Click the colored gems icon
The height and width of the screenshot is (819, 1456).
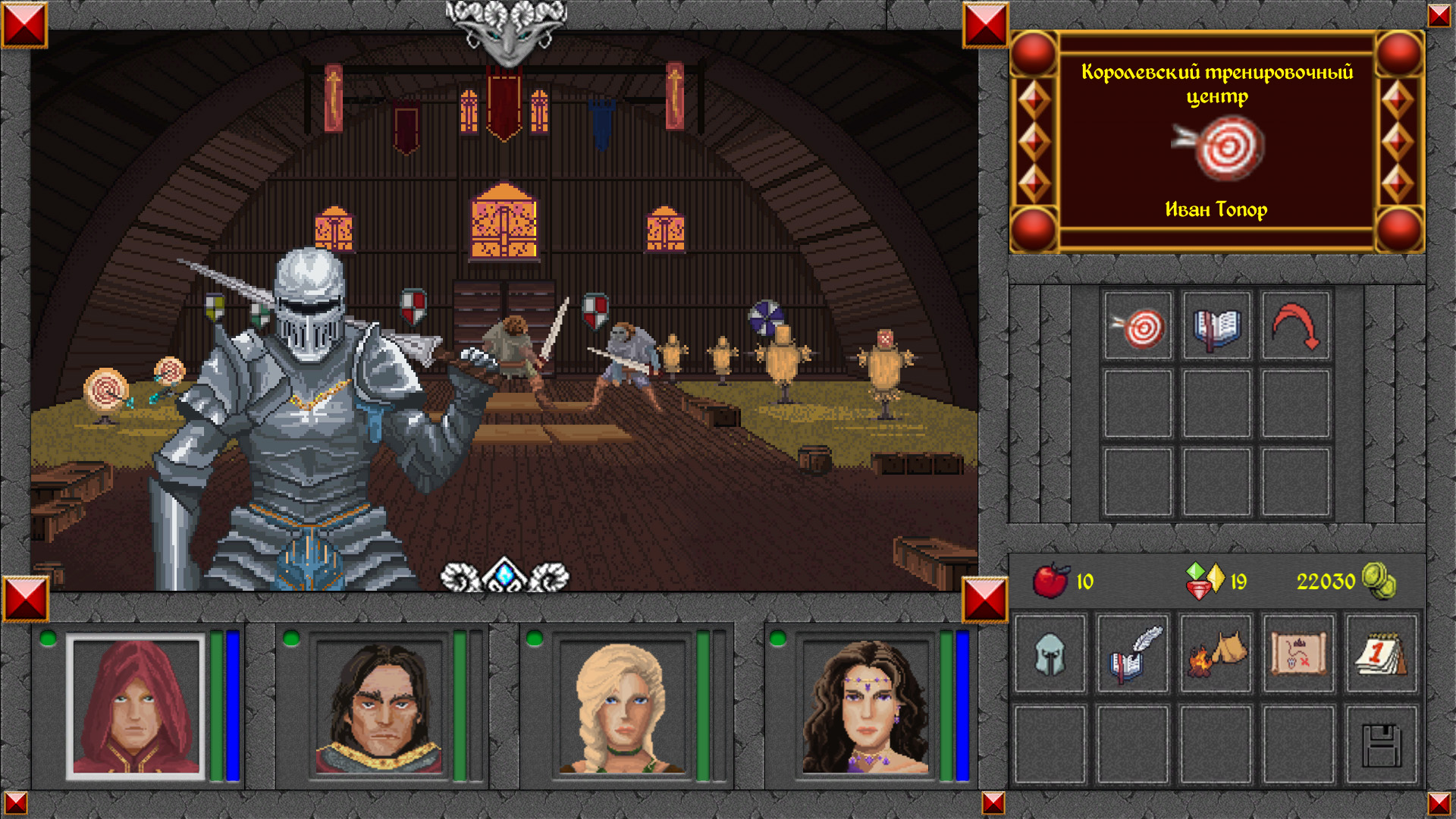1204,581
